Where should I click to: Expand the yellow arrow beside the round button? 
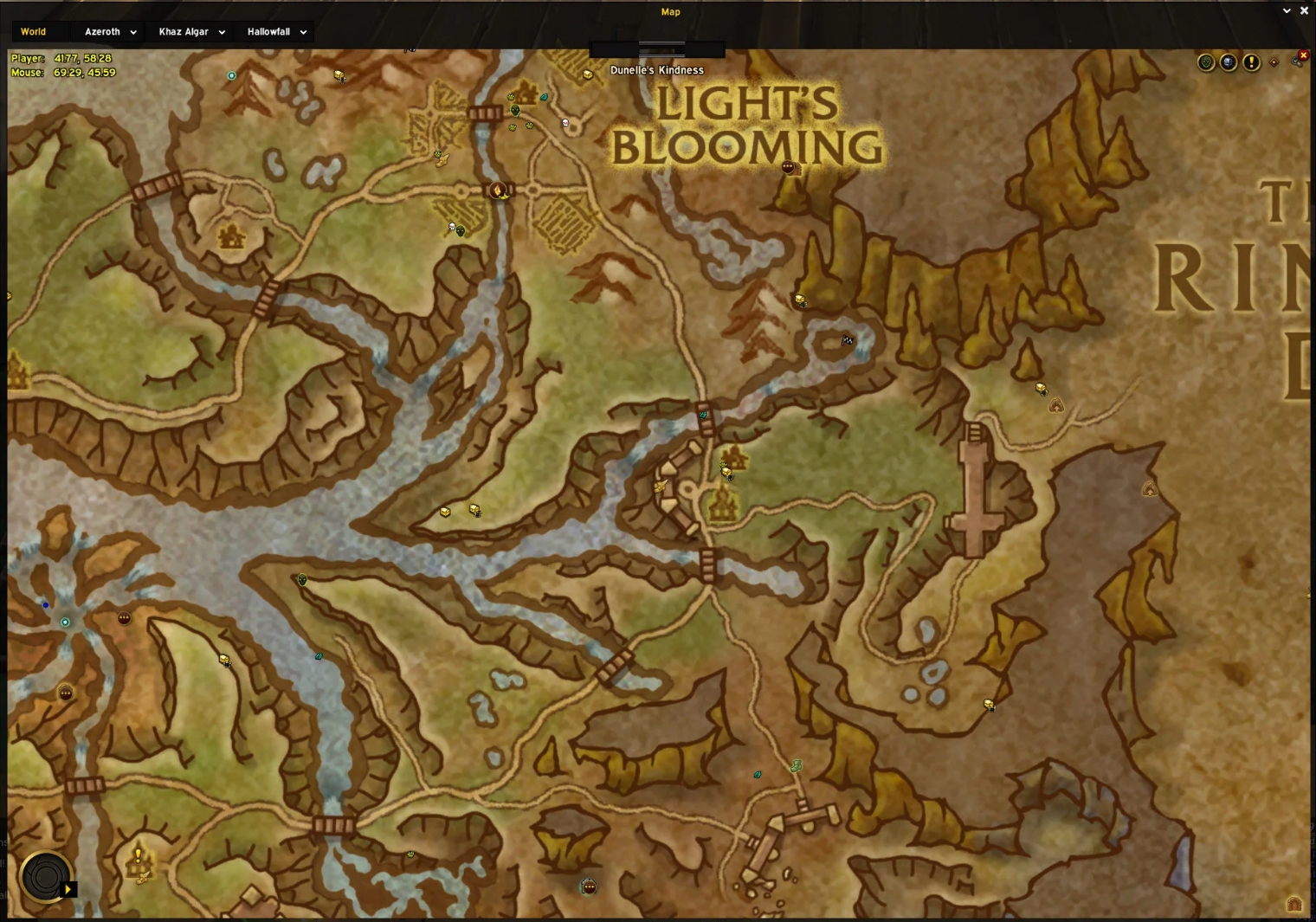tap(68, 889)
